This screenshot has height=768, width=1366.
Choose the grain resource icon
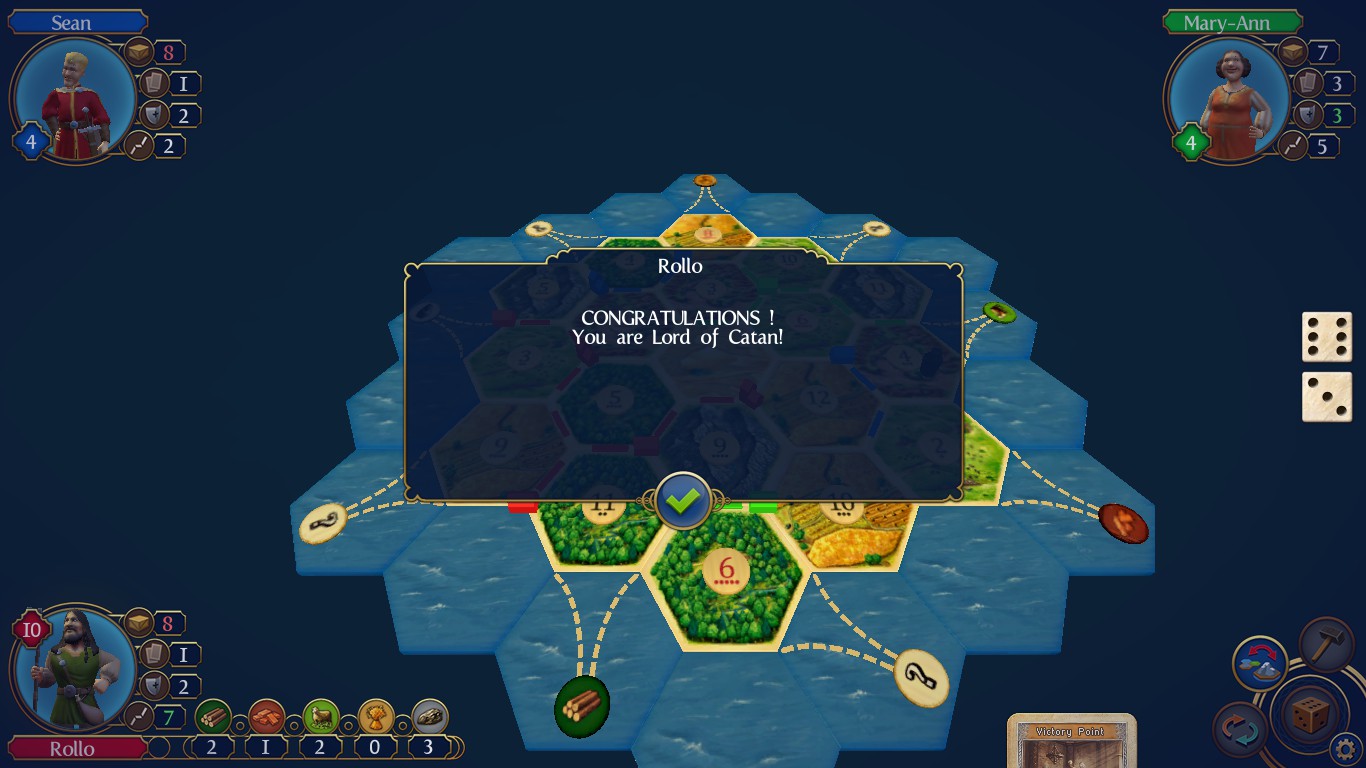(x=376, y=717)
